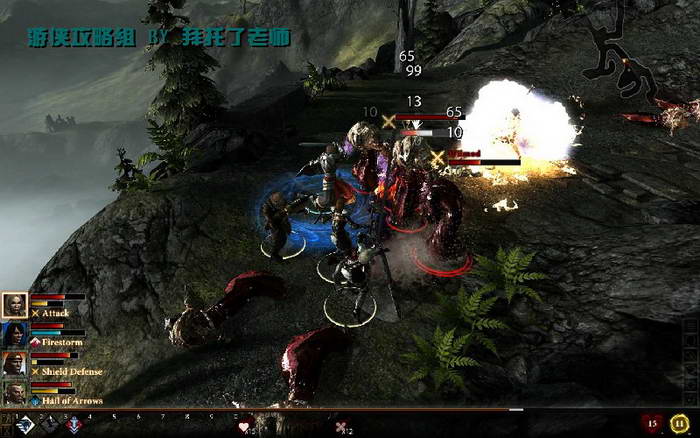700x438 pixels.
Task: Select the party leader portrait with Attack
Action: tap(15, 305)
